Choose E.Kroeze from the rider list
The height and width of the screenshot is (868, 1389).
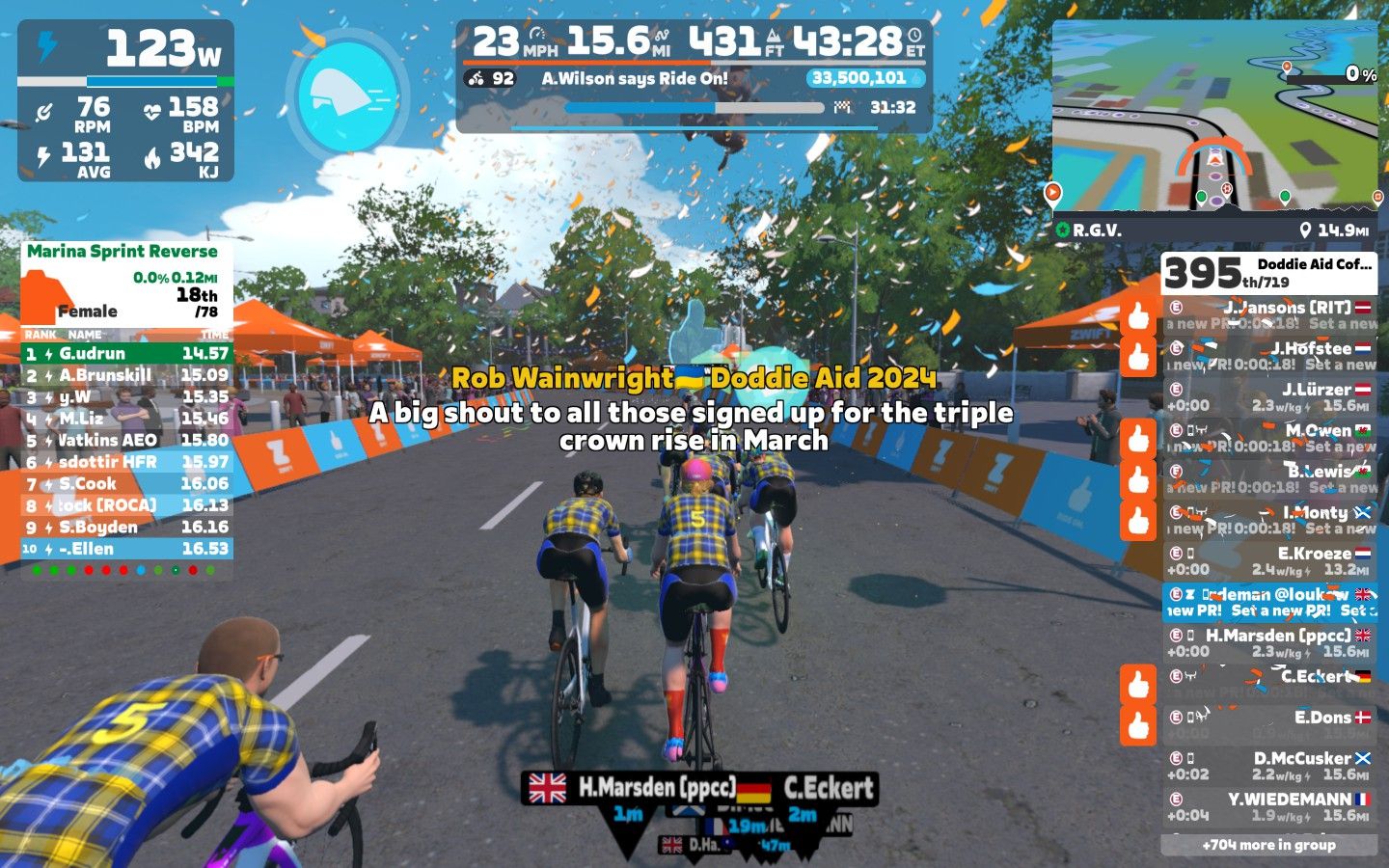(1268, 561)
